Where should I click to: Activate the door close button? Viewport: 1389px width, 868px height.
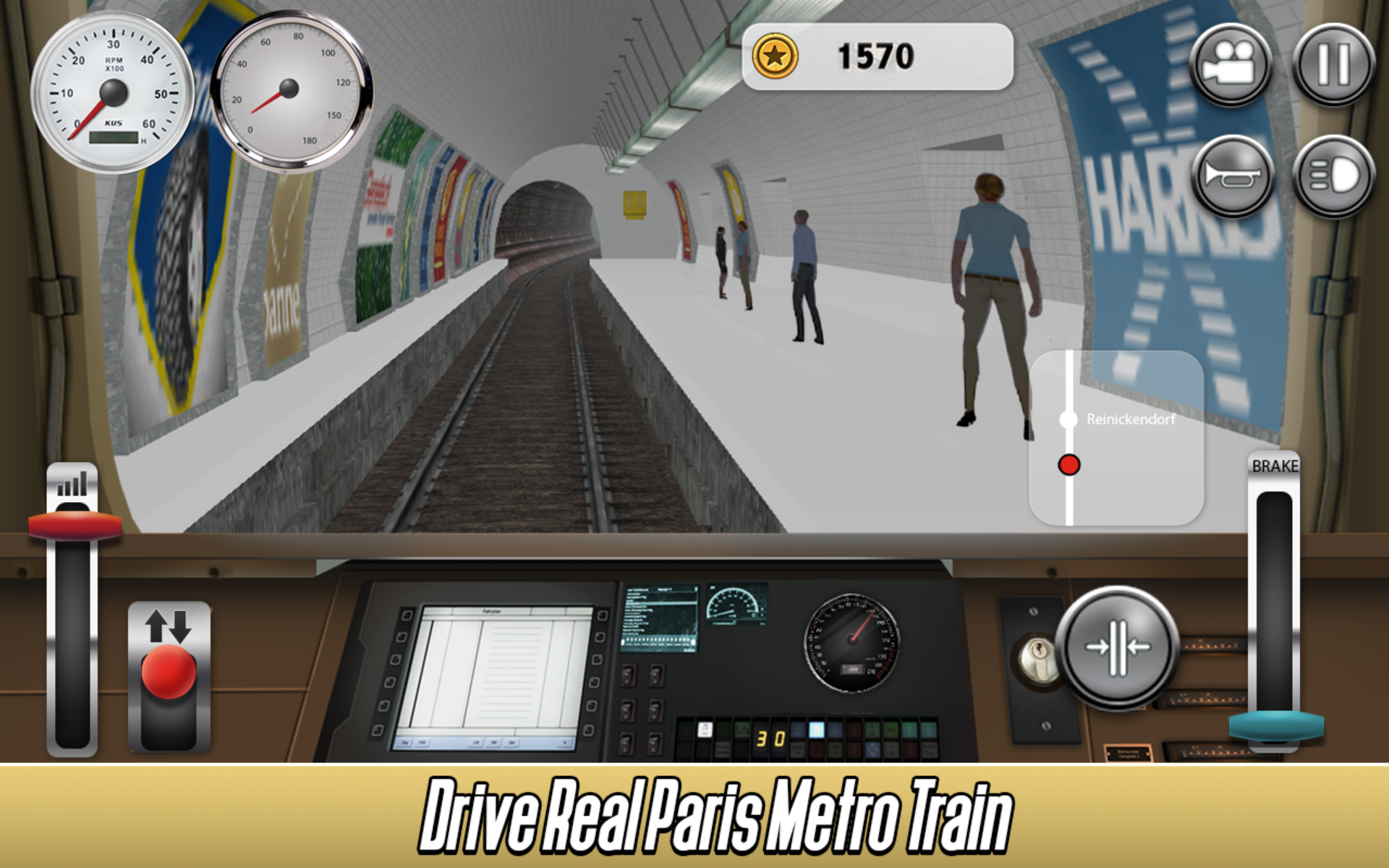[1117, 647]
